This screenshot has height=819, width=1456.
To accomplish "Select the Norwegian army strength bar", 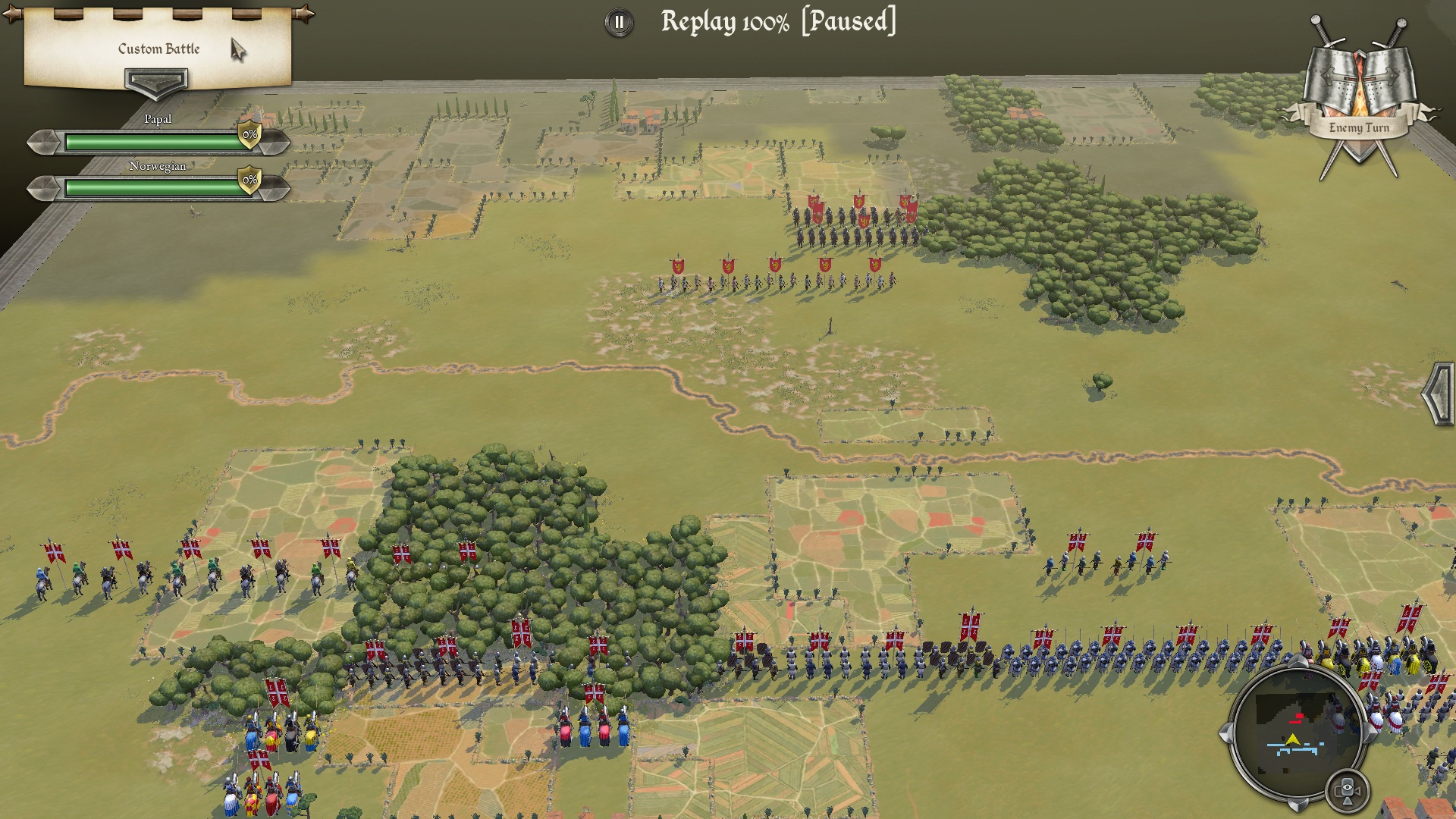I will tap(154, 187).
